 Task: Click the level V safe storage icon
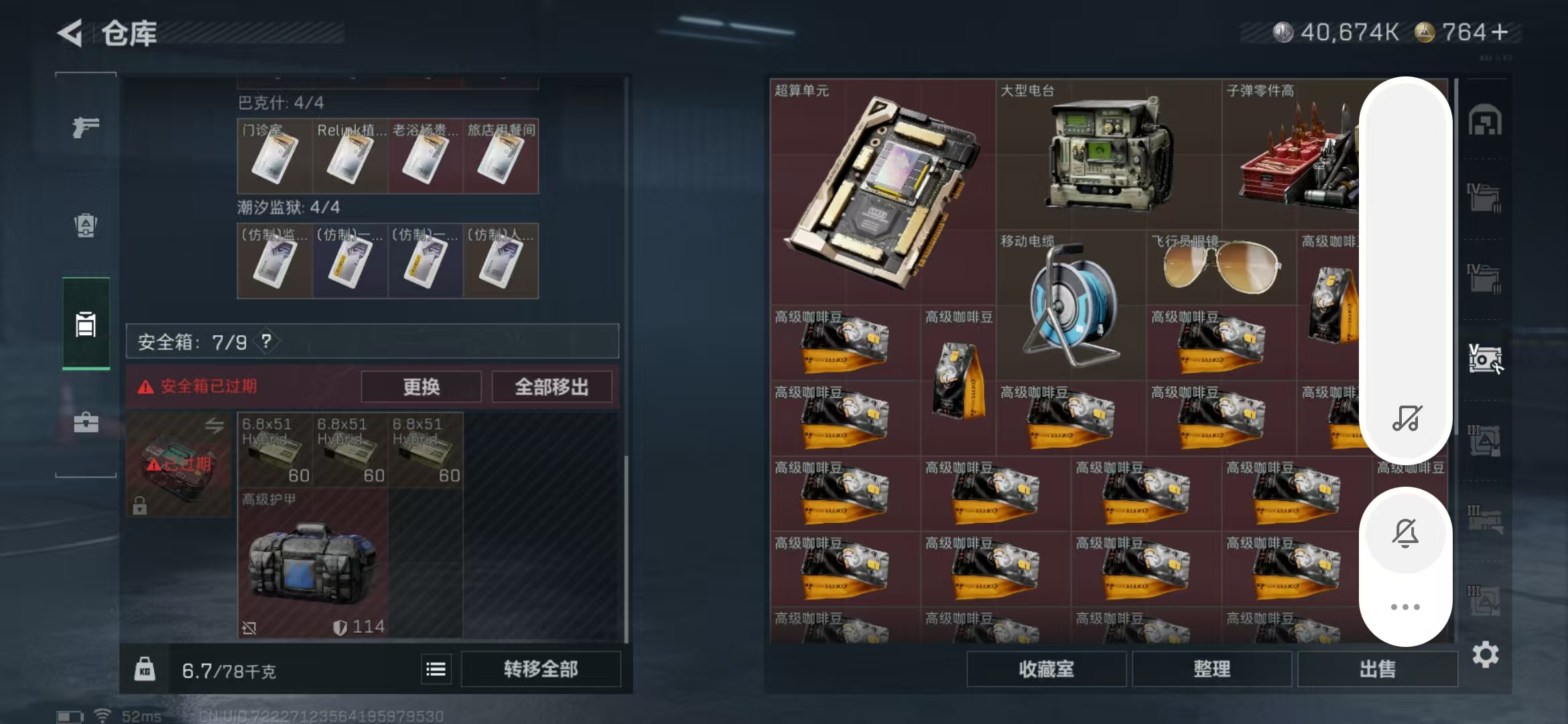tap(1485, 359)
